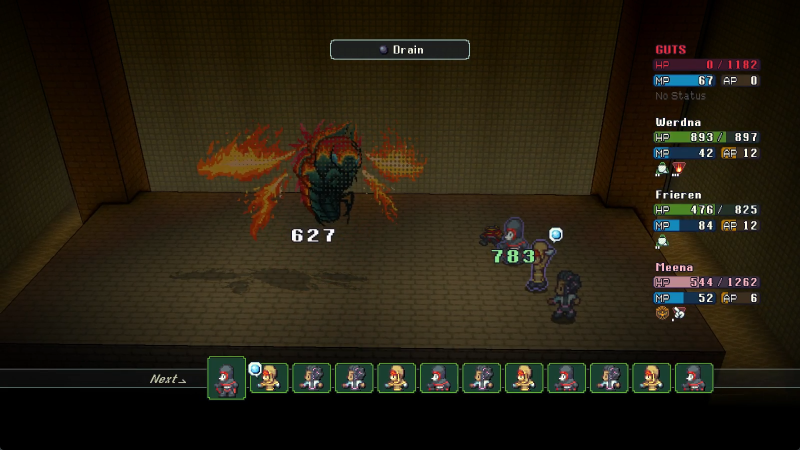Select the Drain skill label
This screenshot has height=450, width=800.
click(400, 49)
